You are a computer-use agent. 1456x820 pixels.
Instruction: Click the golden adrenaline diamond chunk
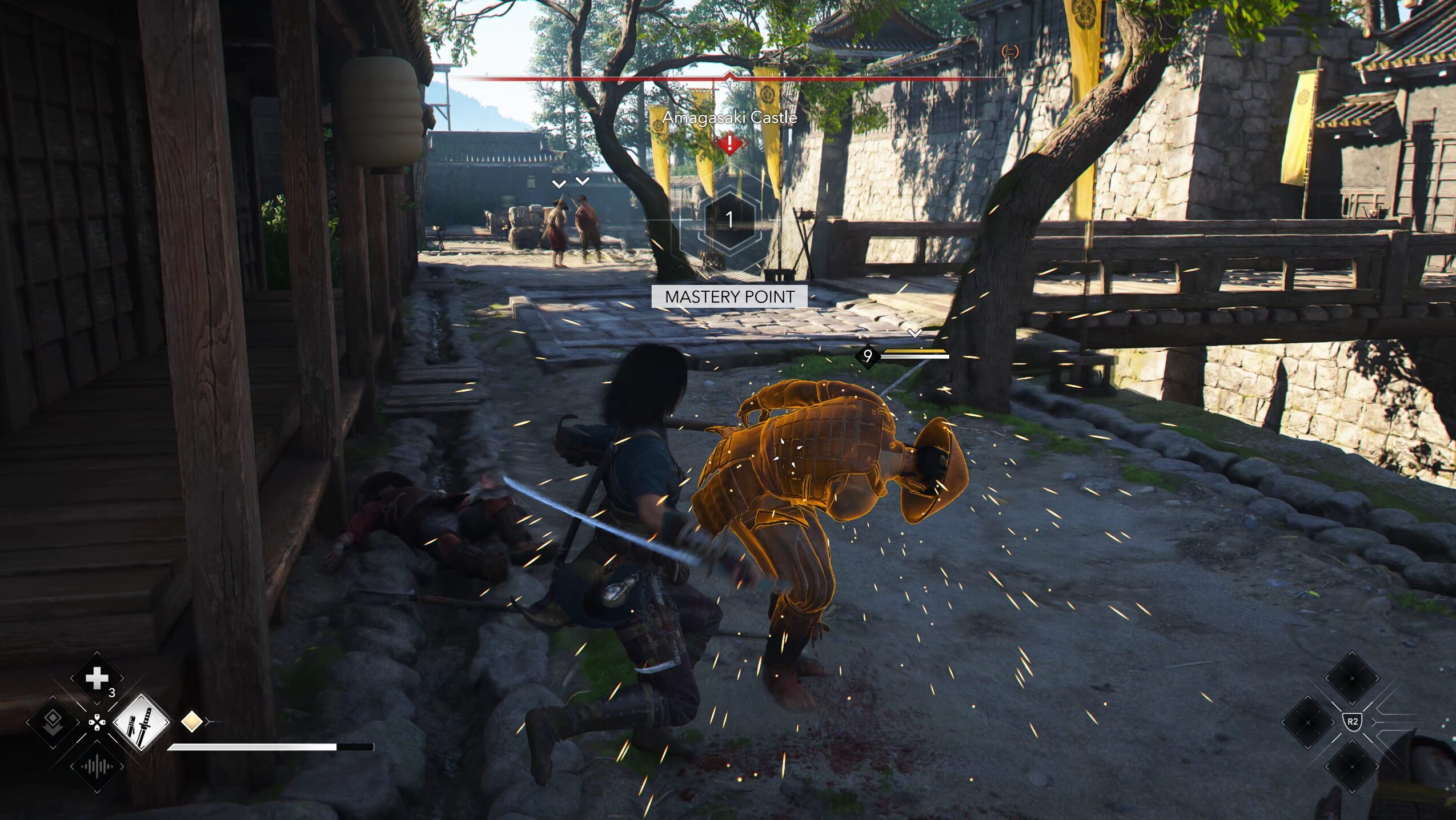(192, 721)
